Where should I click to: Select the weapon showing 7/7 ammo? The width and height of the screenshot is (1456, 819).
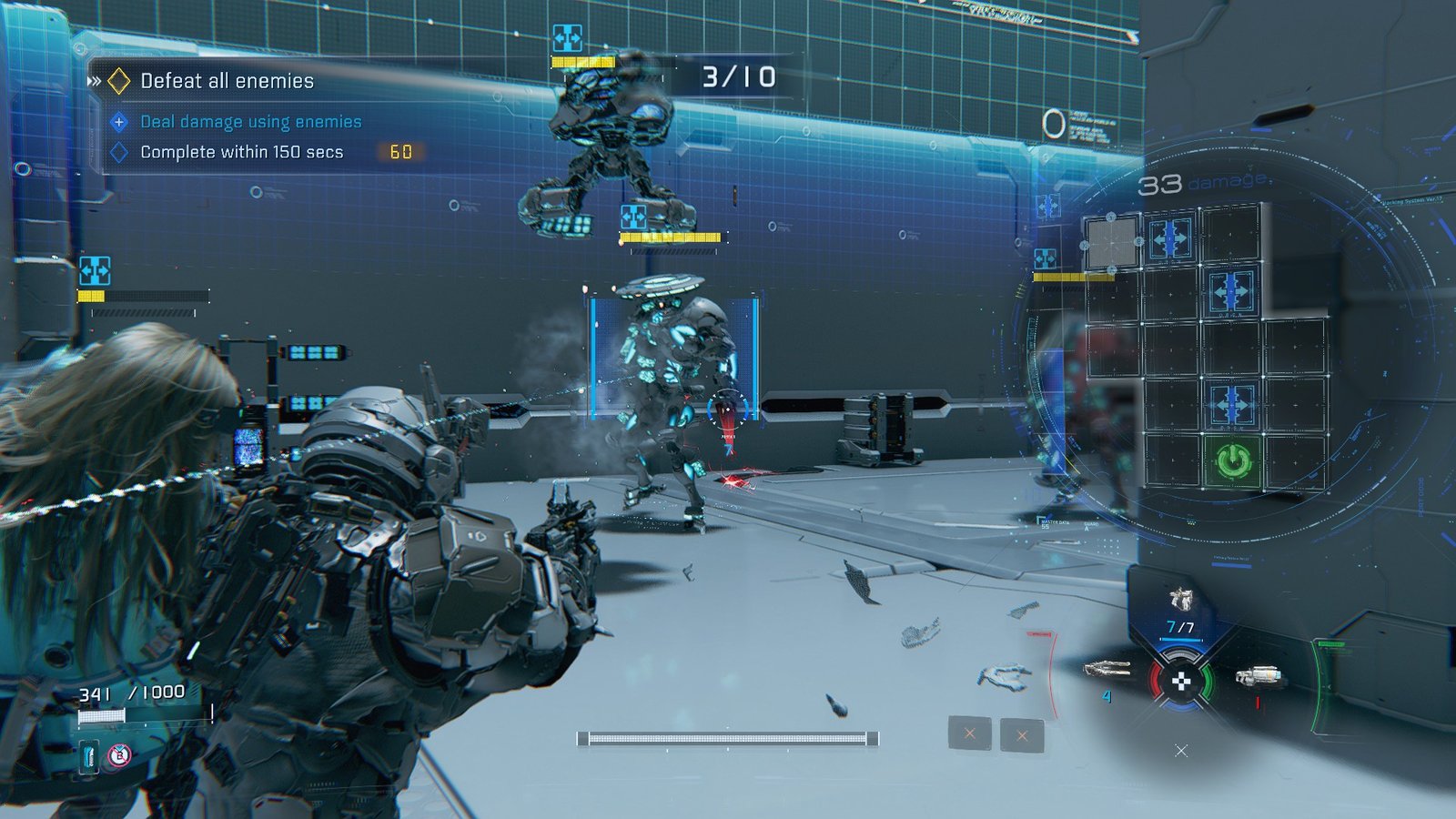1180,601
